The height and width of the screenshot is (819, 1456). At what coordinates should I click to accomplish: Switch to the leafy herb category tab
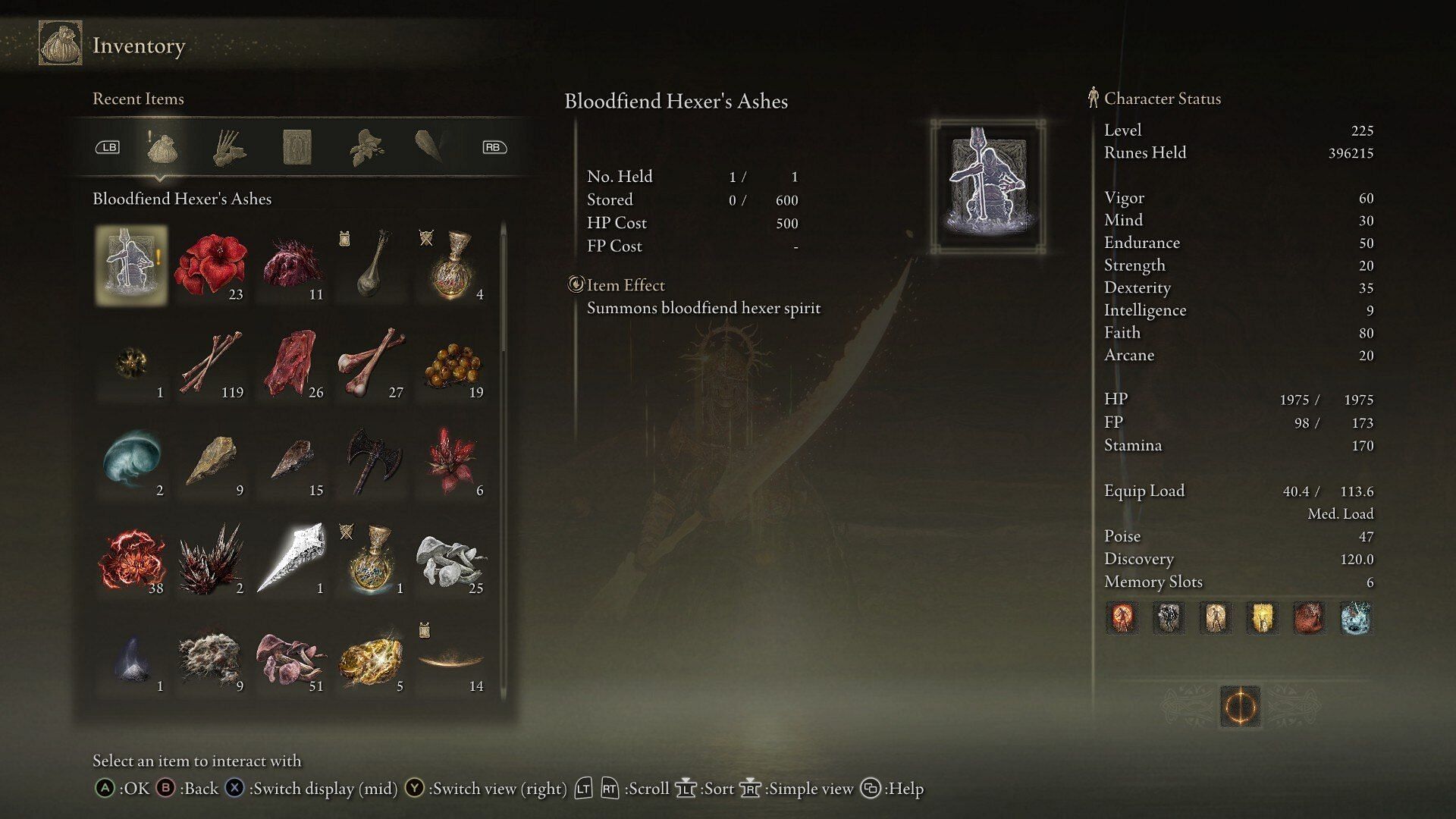tap(366, 147)
